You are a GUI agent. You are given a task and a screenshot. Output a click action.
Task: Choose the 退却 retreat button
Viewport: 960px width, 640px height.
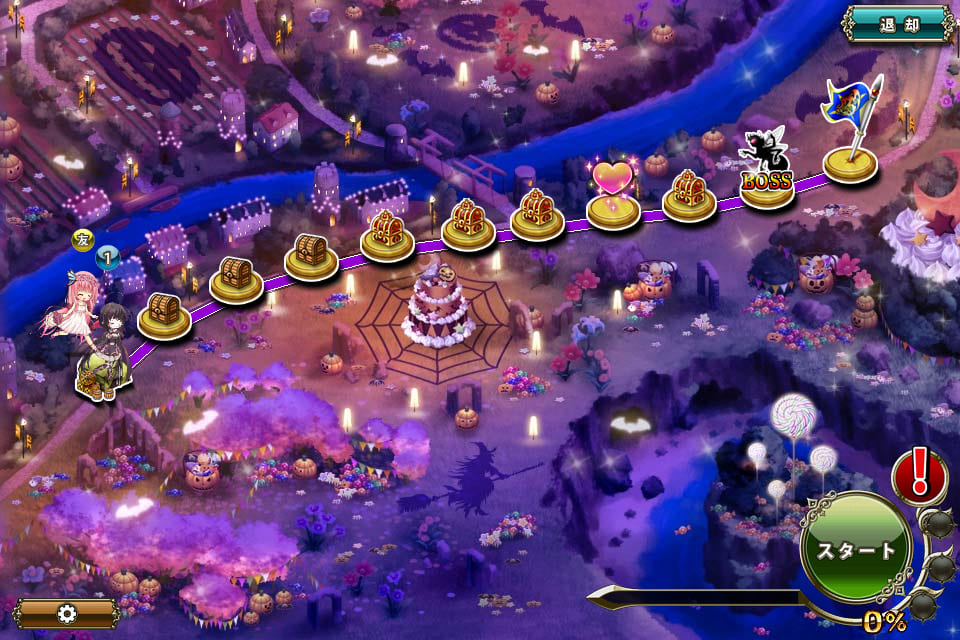(x=897, y=23)
